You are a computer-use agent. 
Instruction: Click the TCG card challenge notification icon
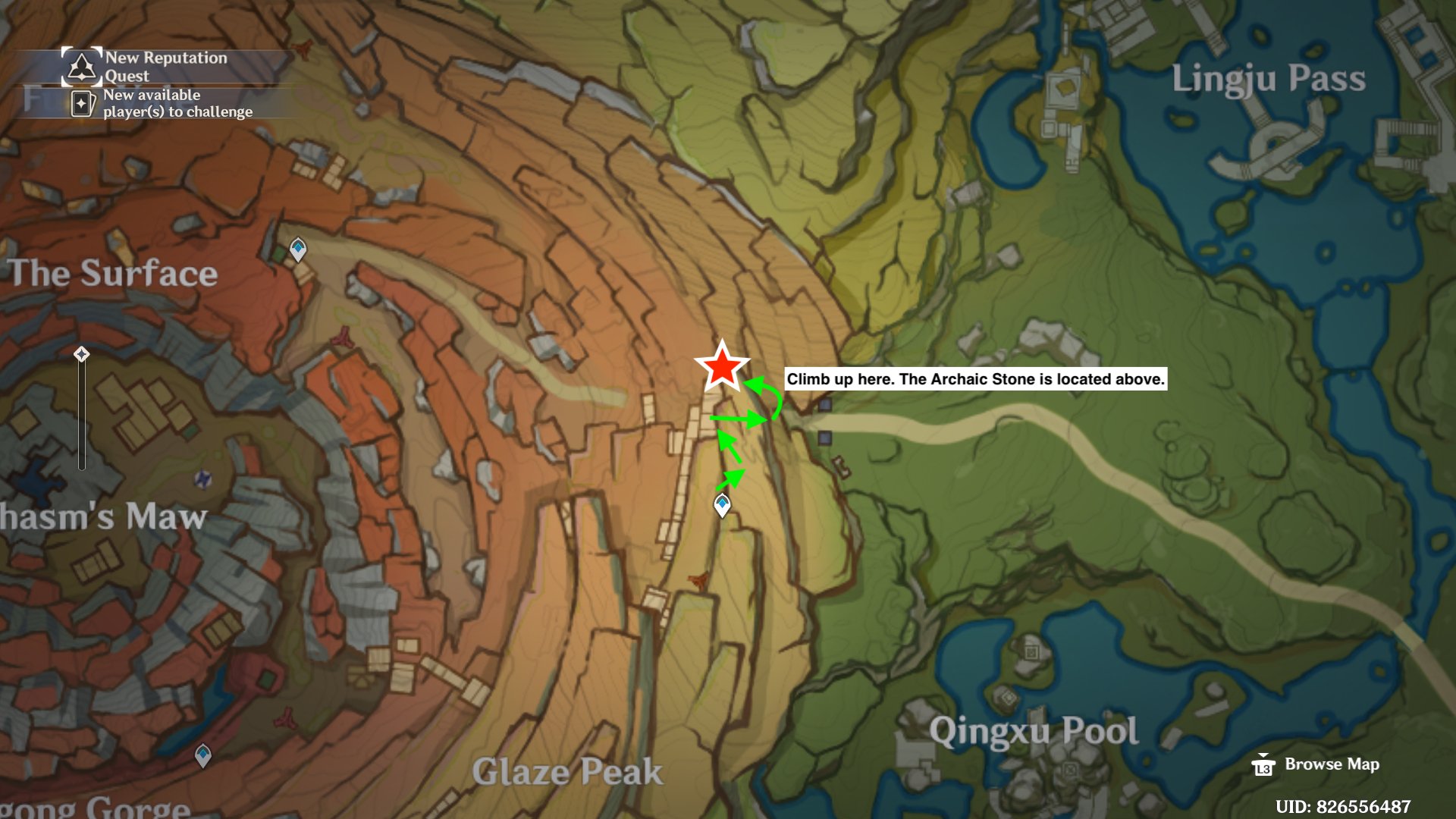click(x=83, y=103)
